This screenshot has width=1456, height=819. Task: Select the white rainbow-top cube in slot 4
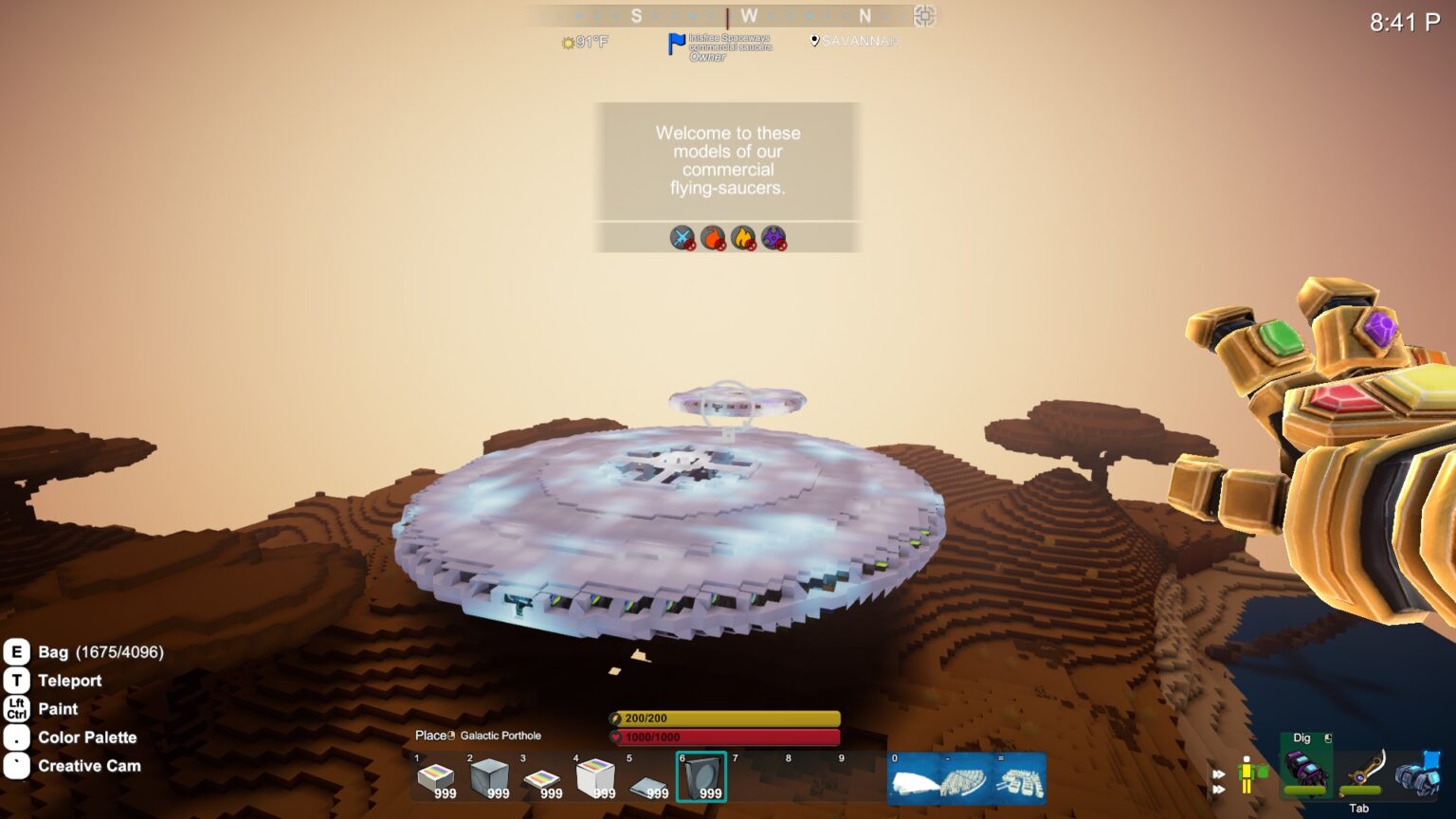595,778
